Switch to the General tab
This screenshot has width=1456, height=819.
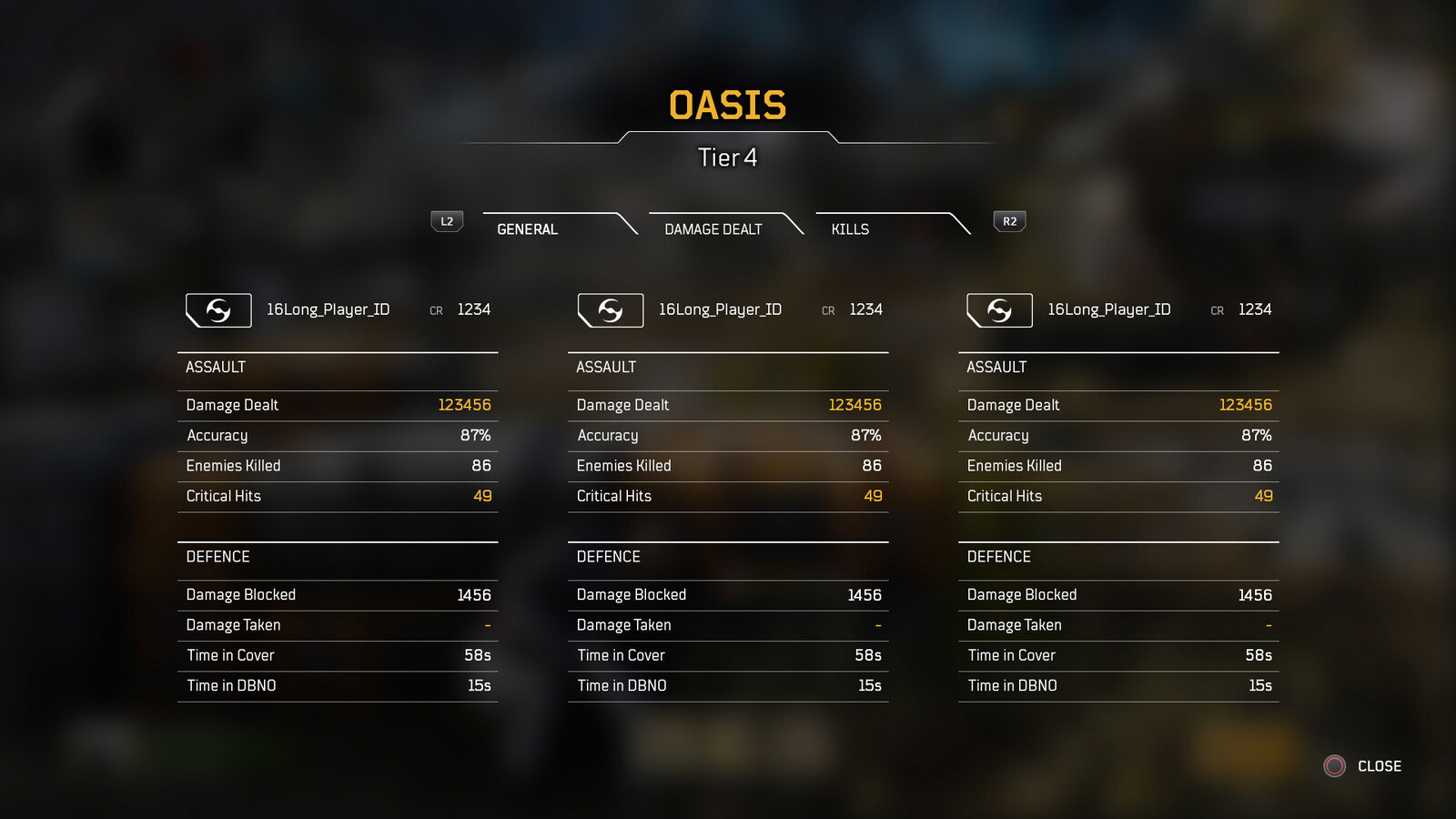[528, 229]
